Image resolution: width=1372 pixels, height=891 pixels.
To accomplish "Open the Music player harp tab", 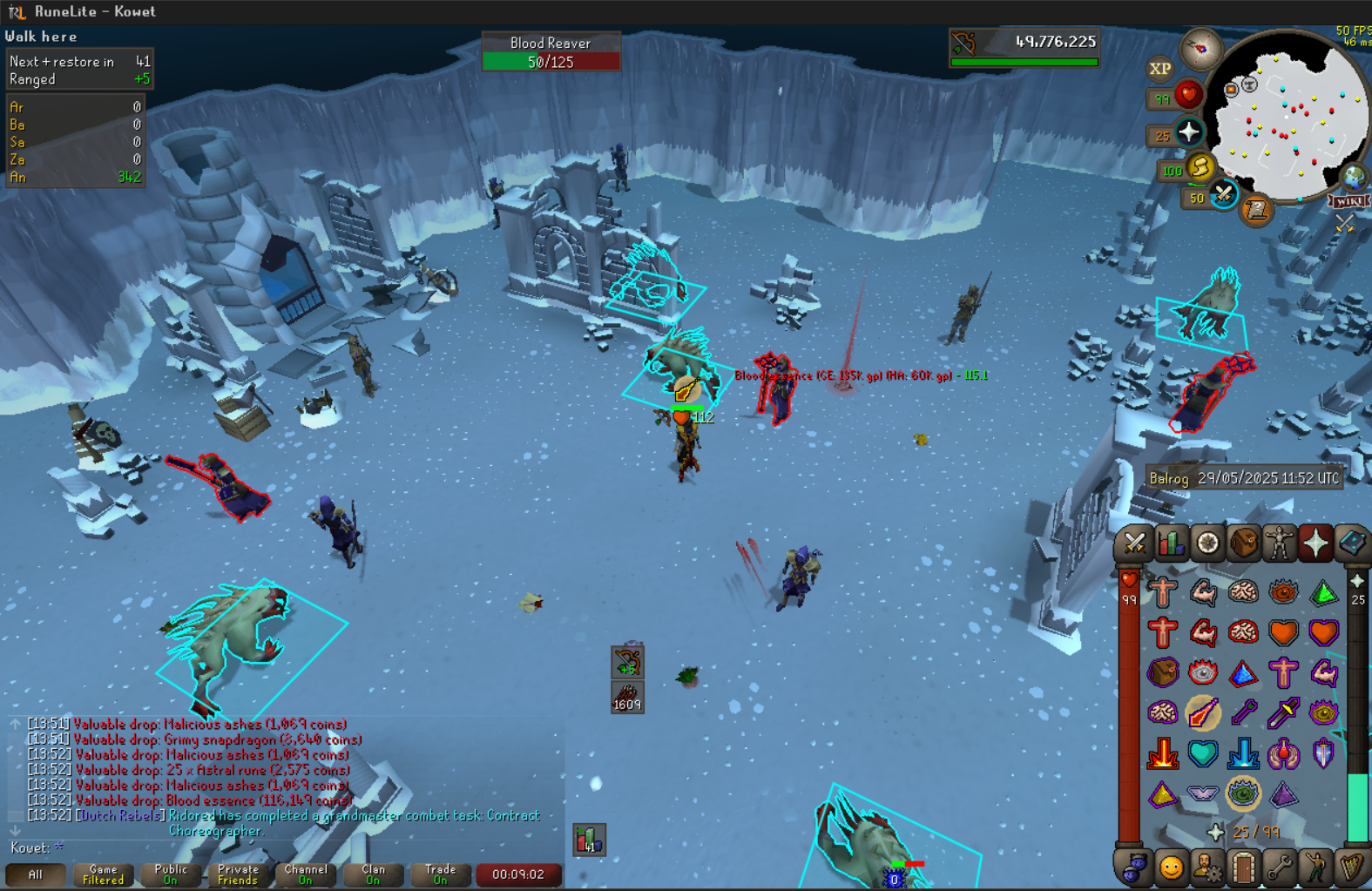I will coord(1351,867).
